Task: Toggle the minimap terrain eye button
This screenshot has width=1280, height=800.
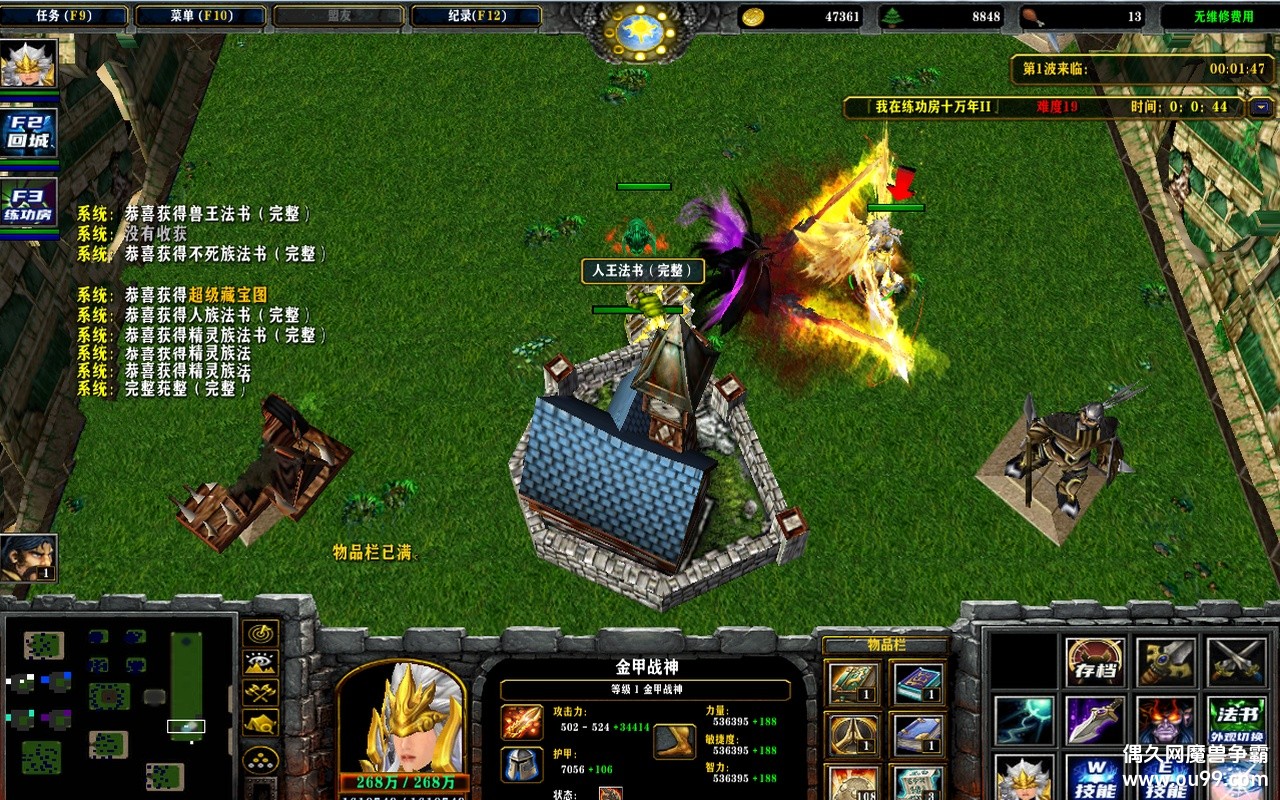Action: [261, 663]
